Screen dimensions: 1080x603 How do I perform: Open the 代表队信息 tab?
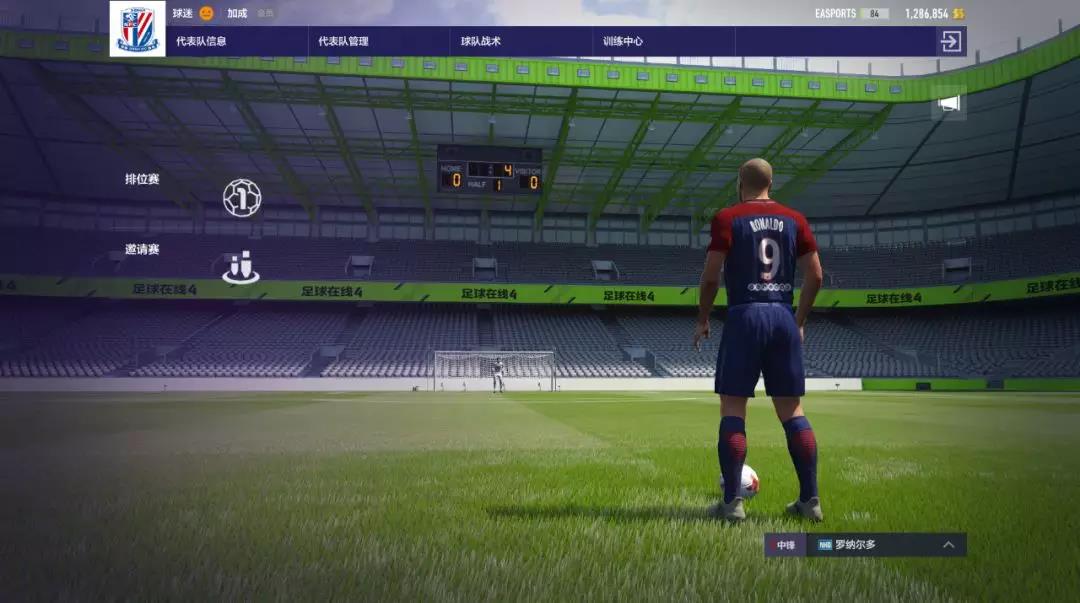coord(200,41)
